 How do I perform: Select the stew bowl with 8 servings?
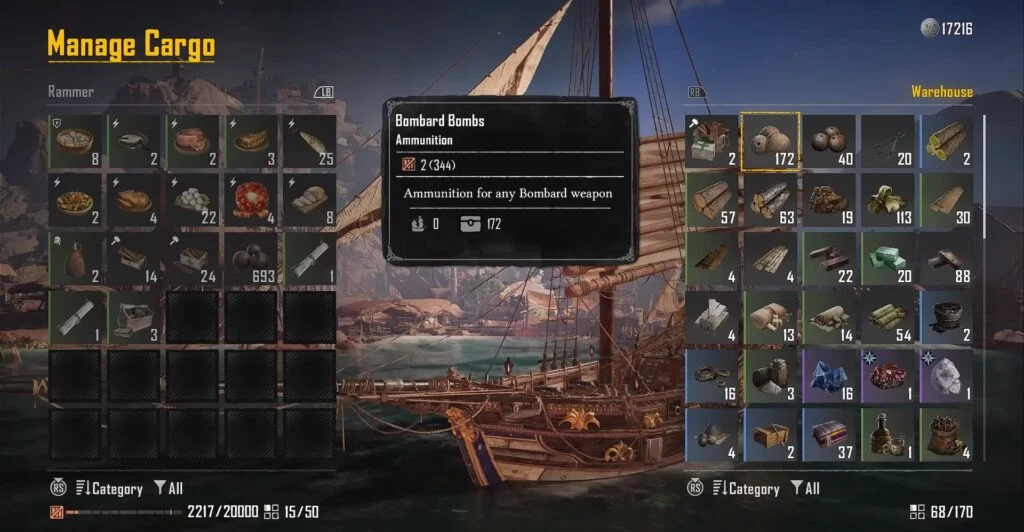pos(76,141)
